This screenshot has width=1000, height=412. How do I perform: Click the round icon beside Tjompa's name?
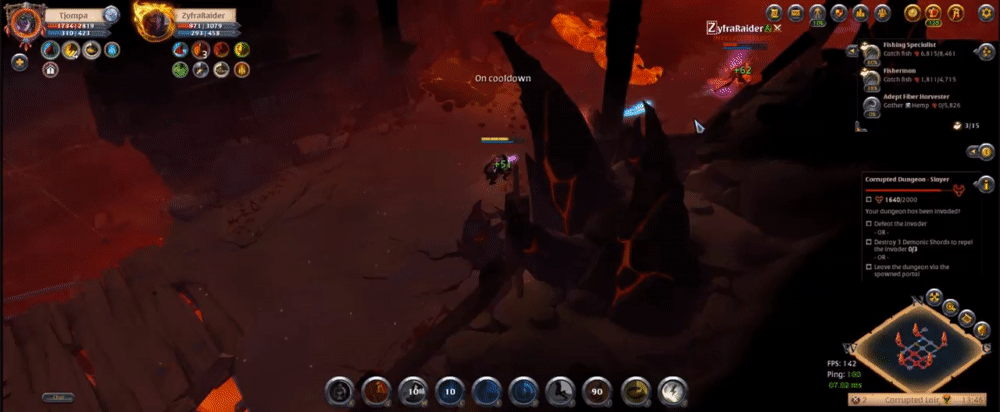coord(111,14)
